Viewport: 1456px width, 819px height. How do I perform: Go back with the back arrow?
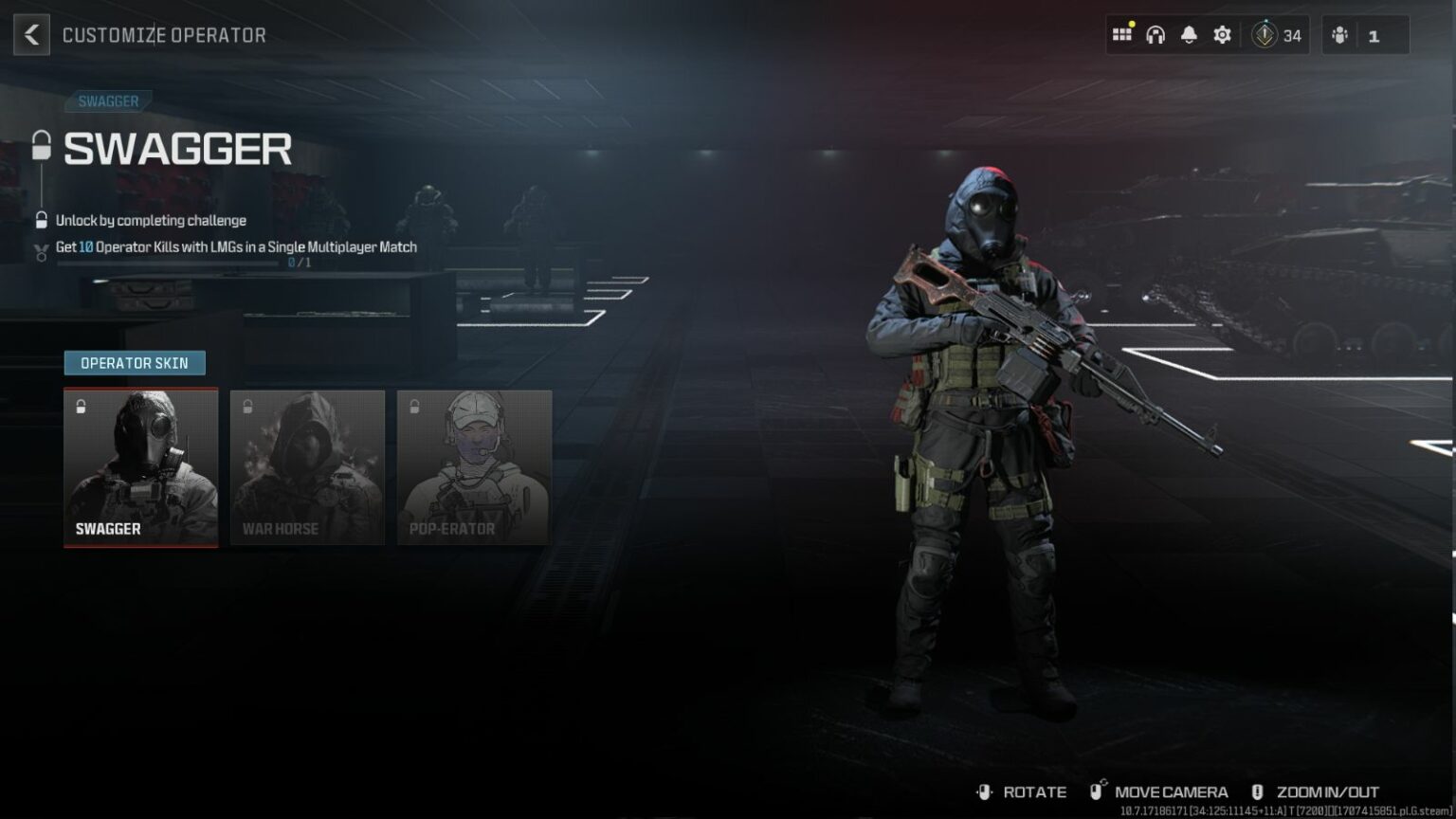[x=31, y=34]
